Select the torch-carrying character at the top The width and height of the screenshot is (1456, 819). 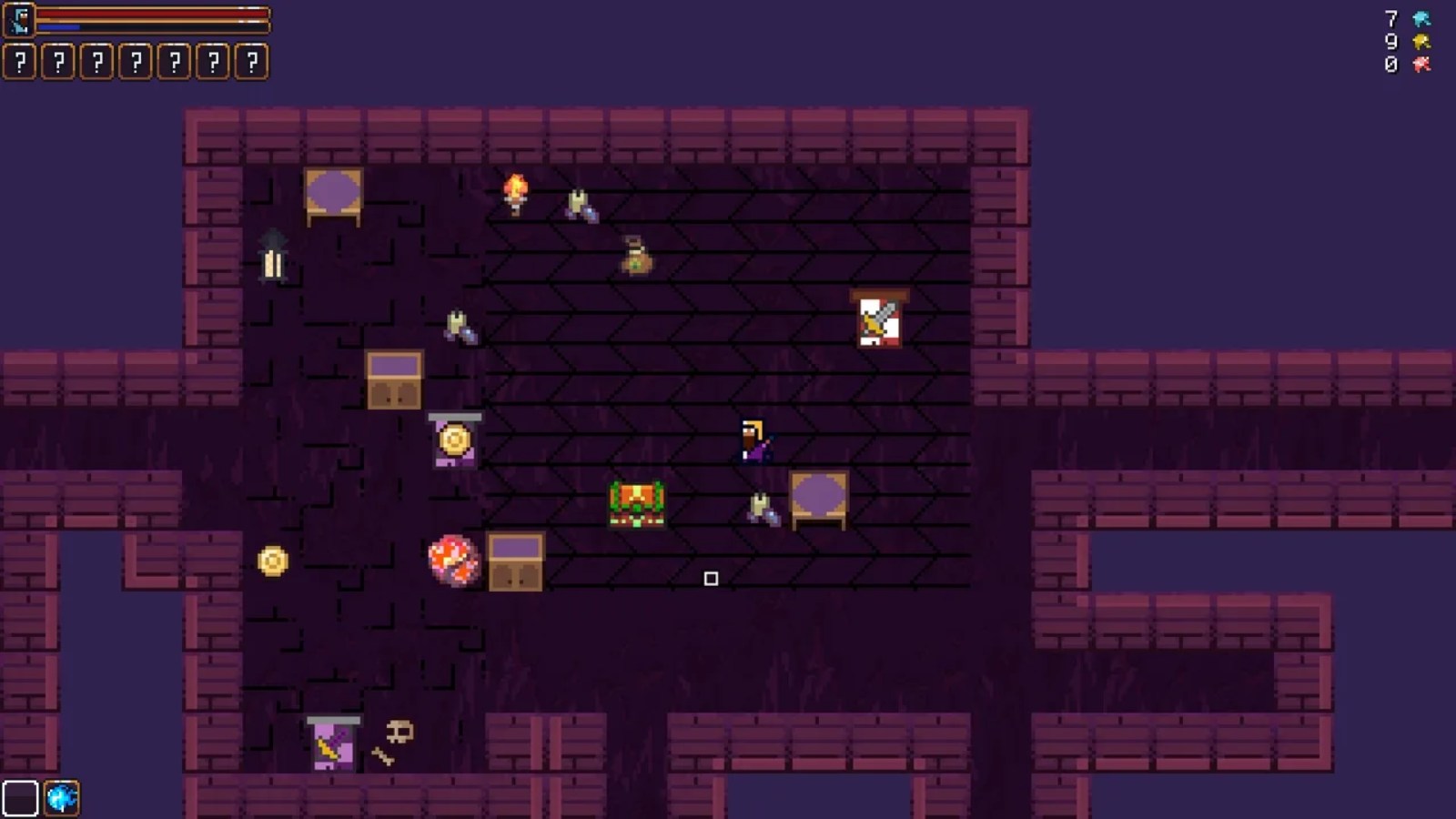click(515, 196)
